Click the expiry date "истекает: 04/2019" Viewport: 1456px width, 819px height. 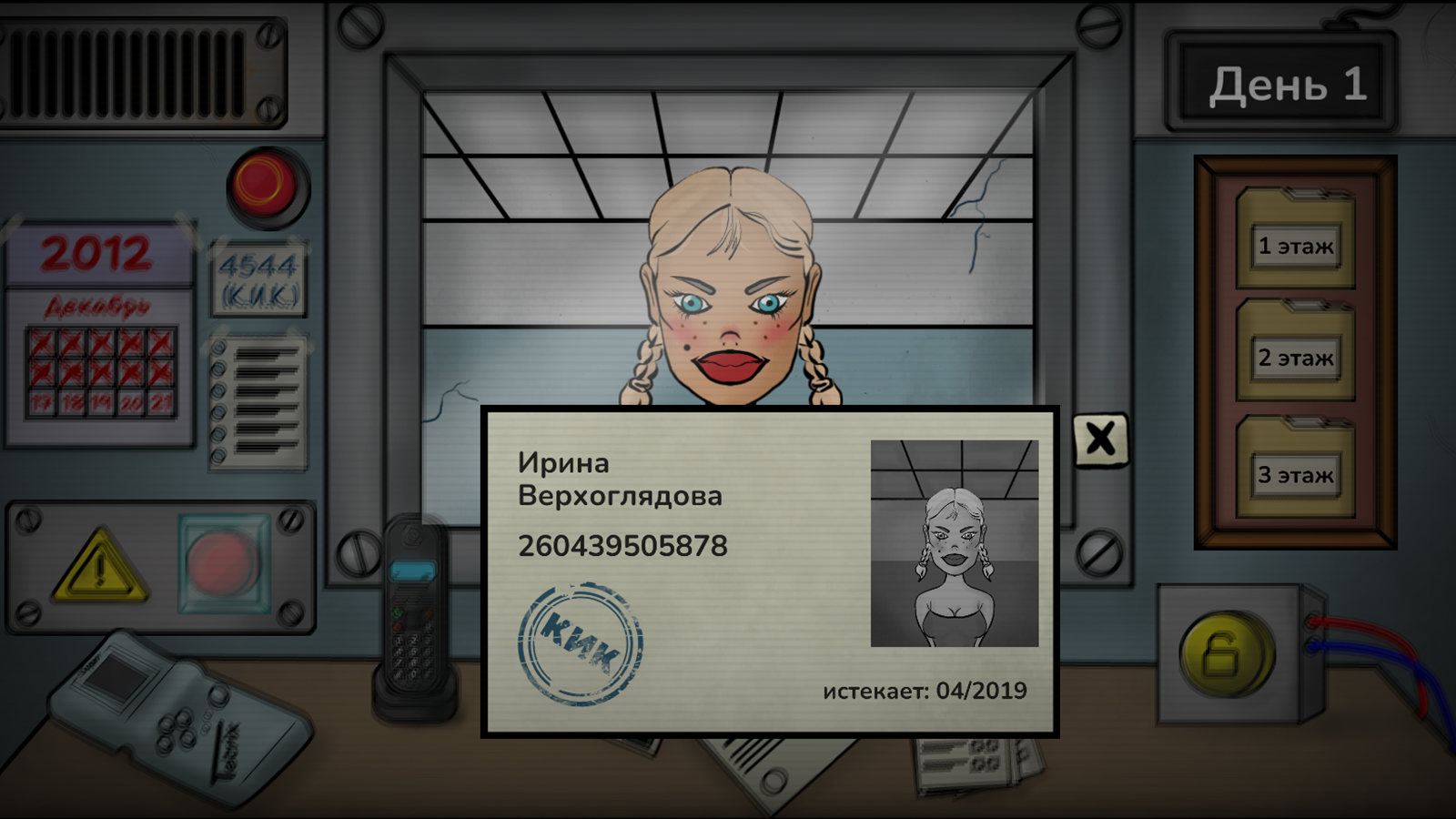click(926, 690)
